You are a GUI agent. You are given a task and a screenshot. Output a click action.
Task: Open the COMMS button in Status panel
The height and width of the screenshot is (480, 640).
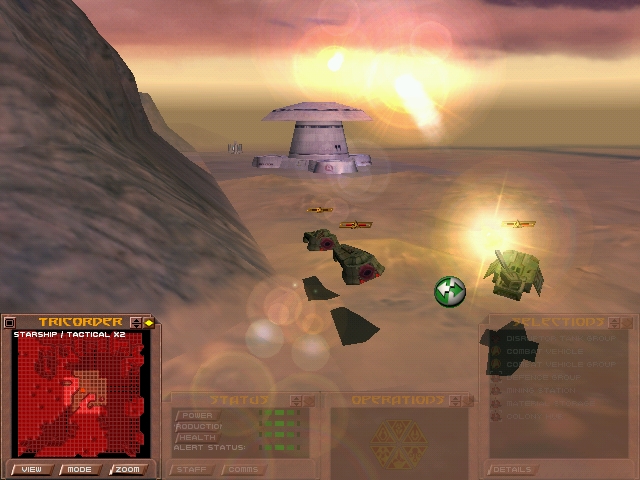(x=241, y=469)
